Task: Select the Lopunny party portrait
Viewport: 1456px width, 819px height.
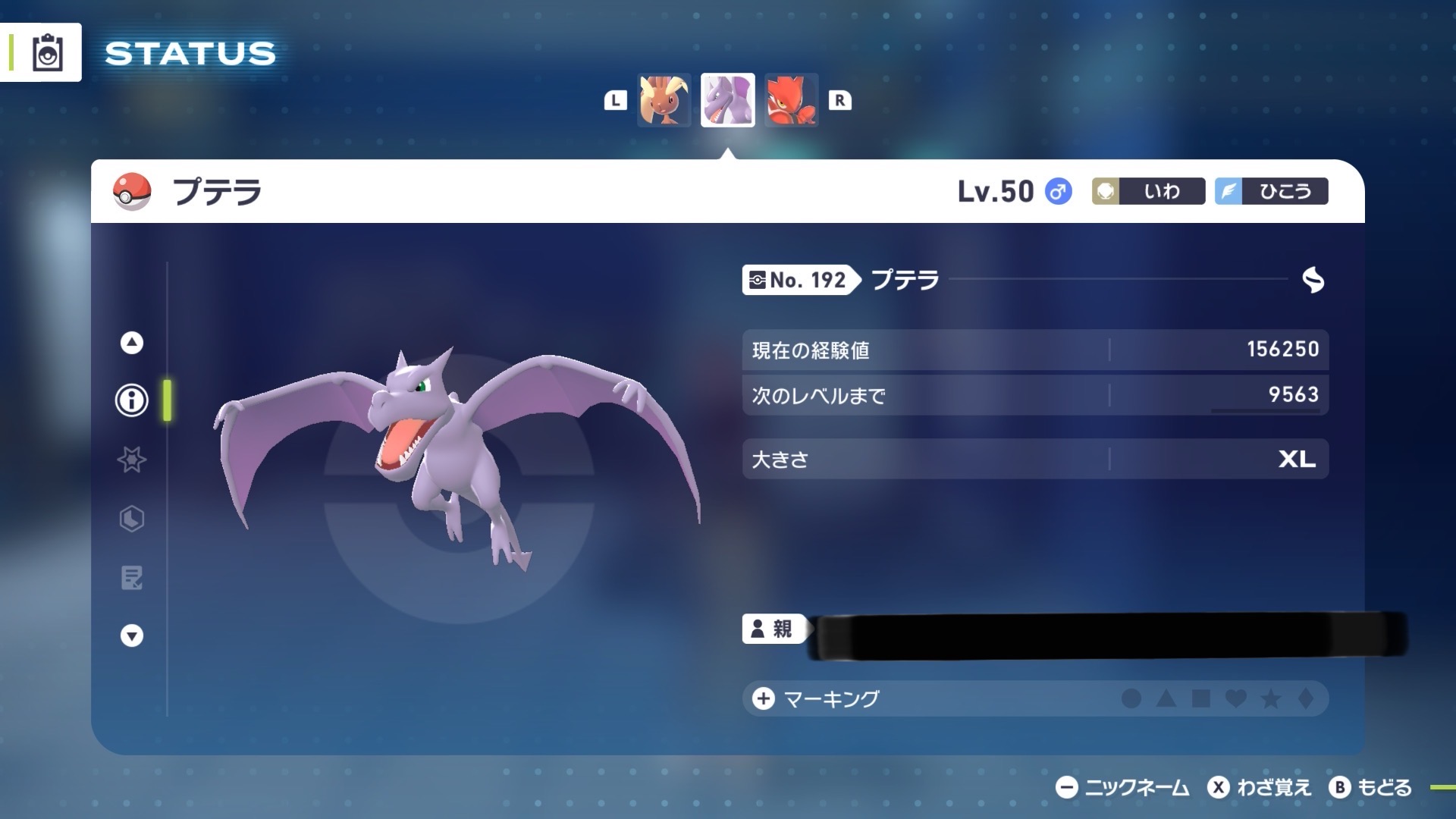Action: click(x=664, y=100)
